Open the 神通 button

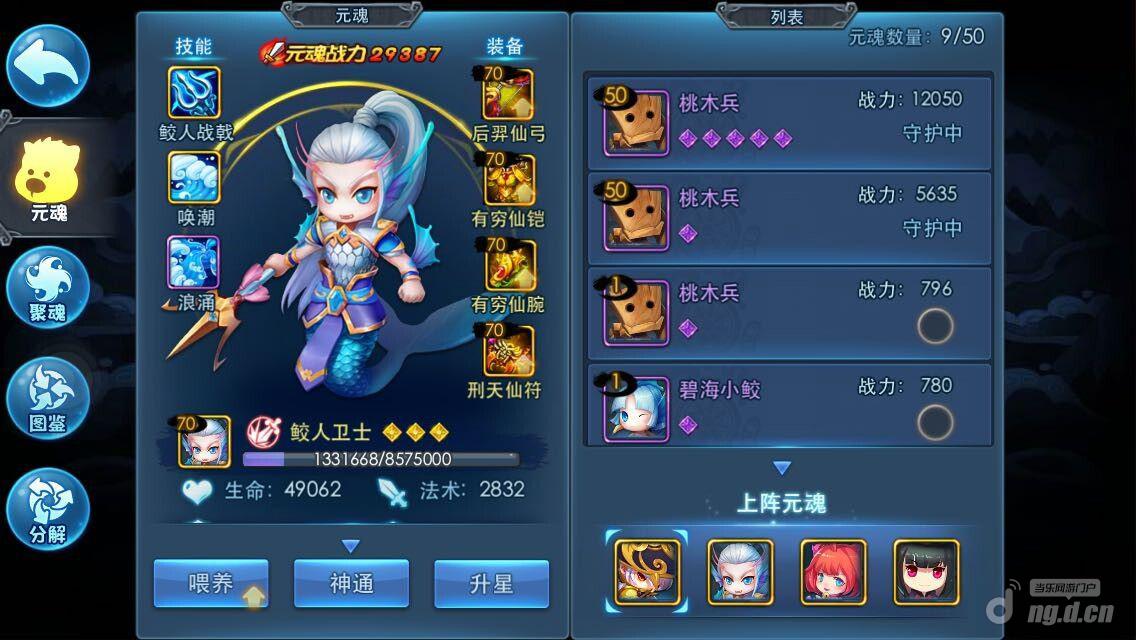(x=351, y=583)
